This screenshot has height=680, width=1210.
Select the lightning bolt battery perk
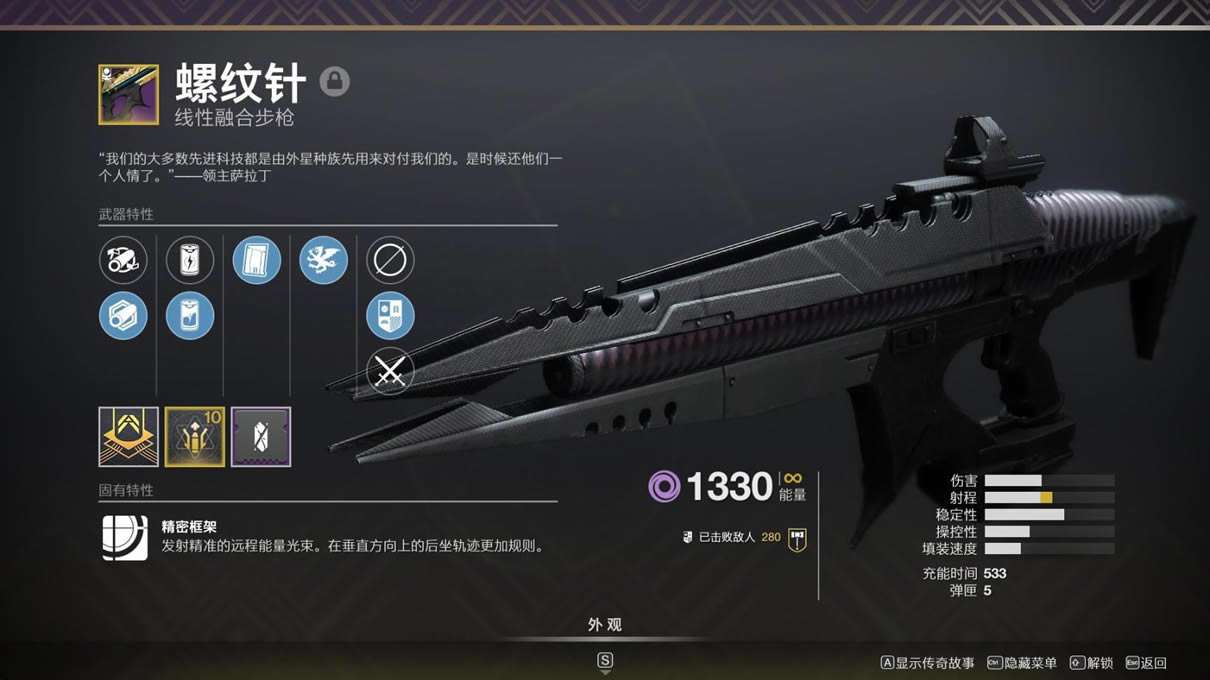pos(190,260)
